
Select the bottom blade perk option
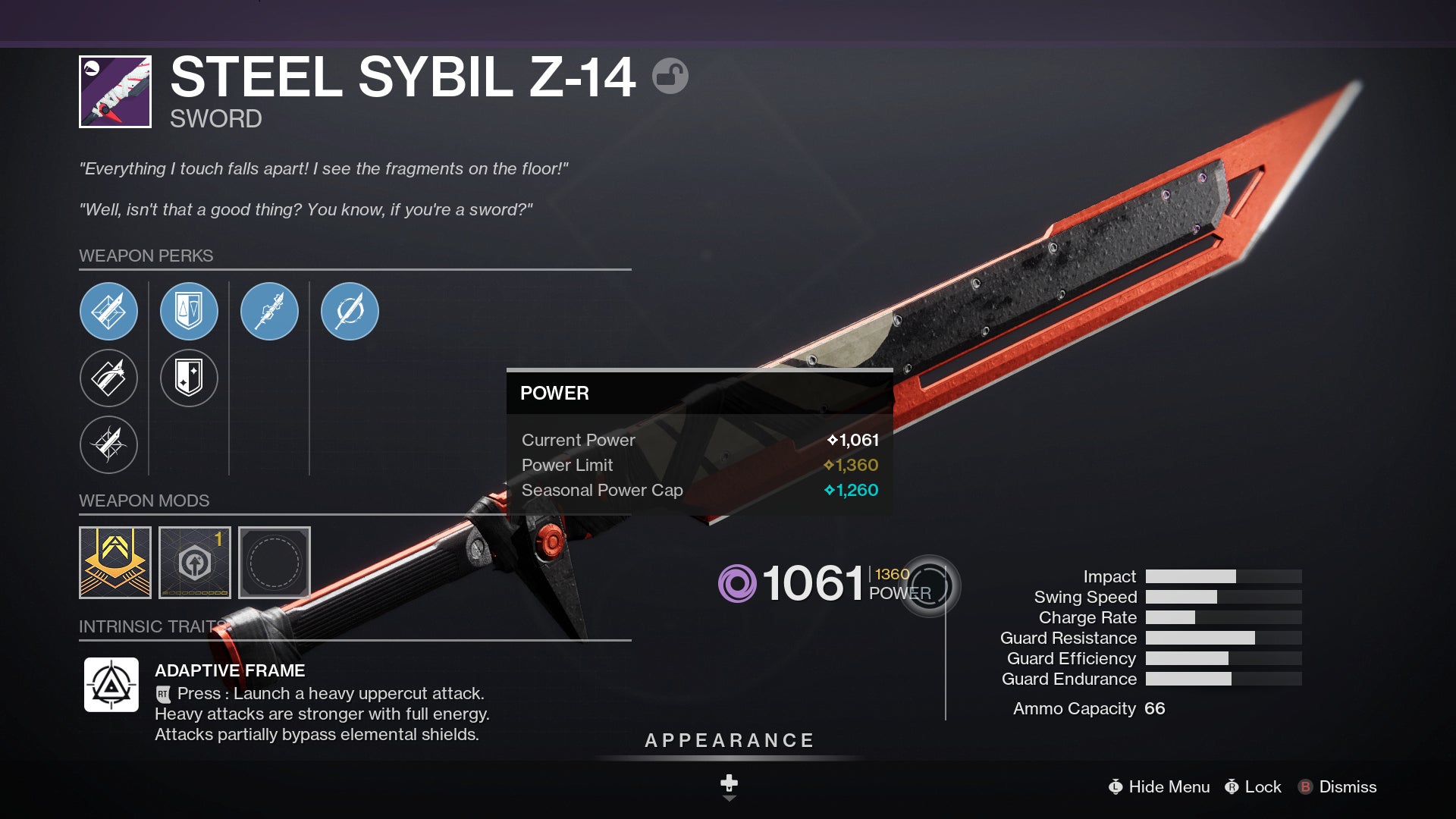click(x=108, y=445)
